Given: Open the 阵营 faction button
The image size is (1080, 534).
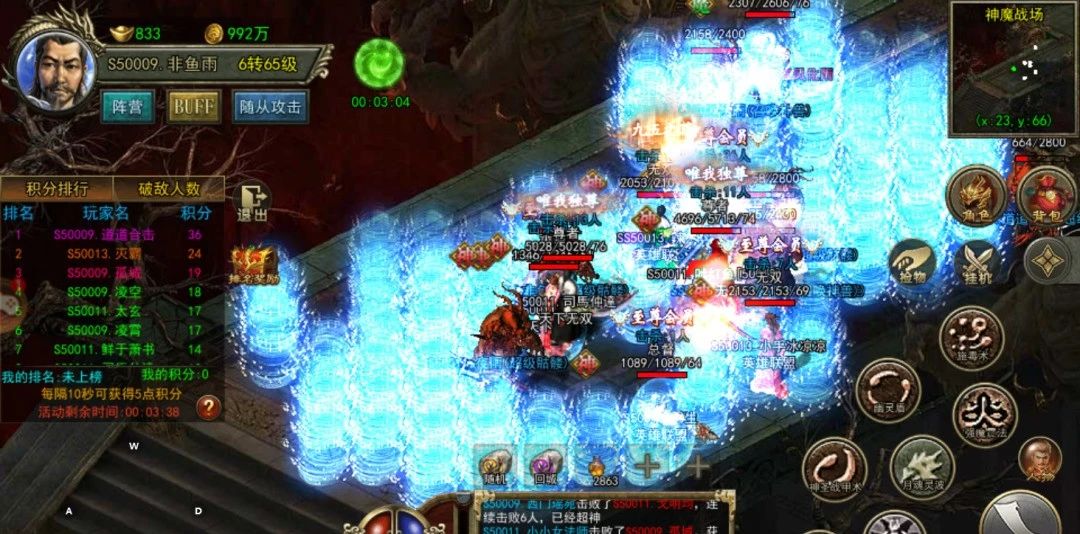Looking at the screenshot, I should pos(127,106).
